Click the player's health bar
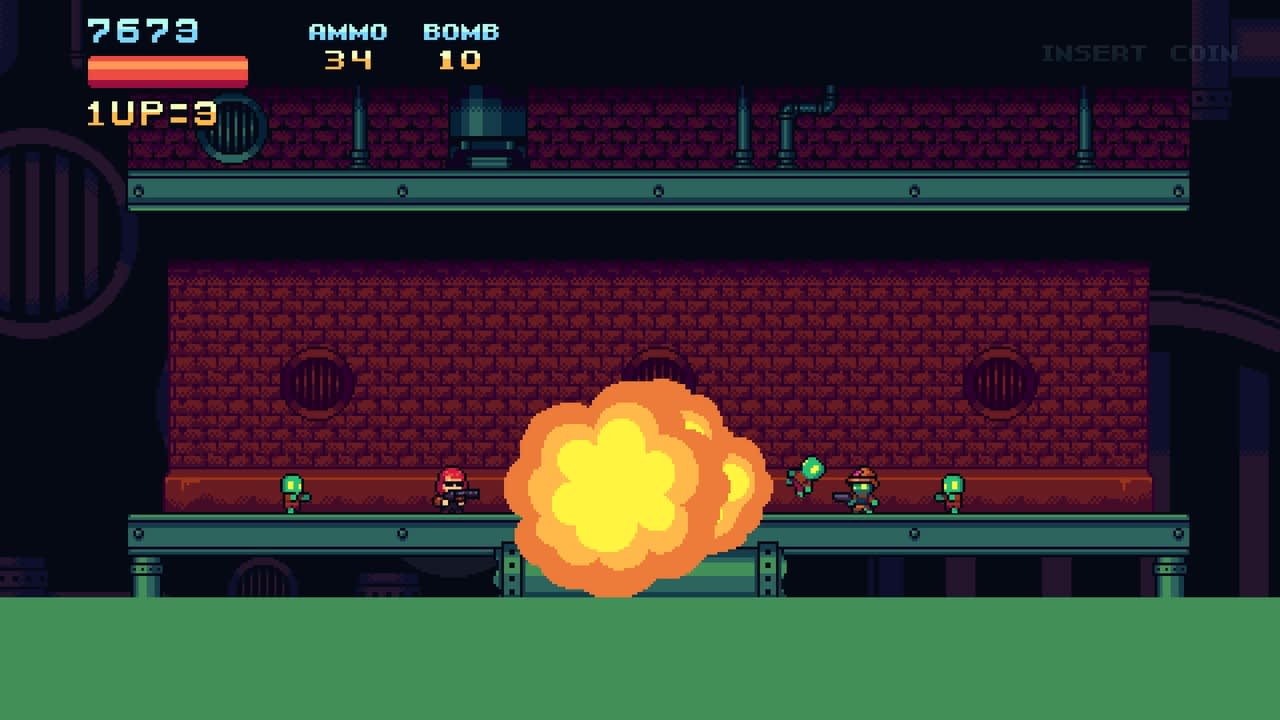Screen dimensions: 1280x720 pyautogui.click(x=166, y=70)
